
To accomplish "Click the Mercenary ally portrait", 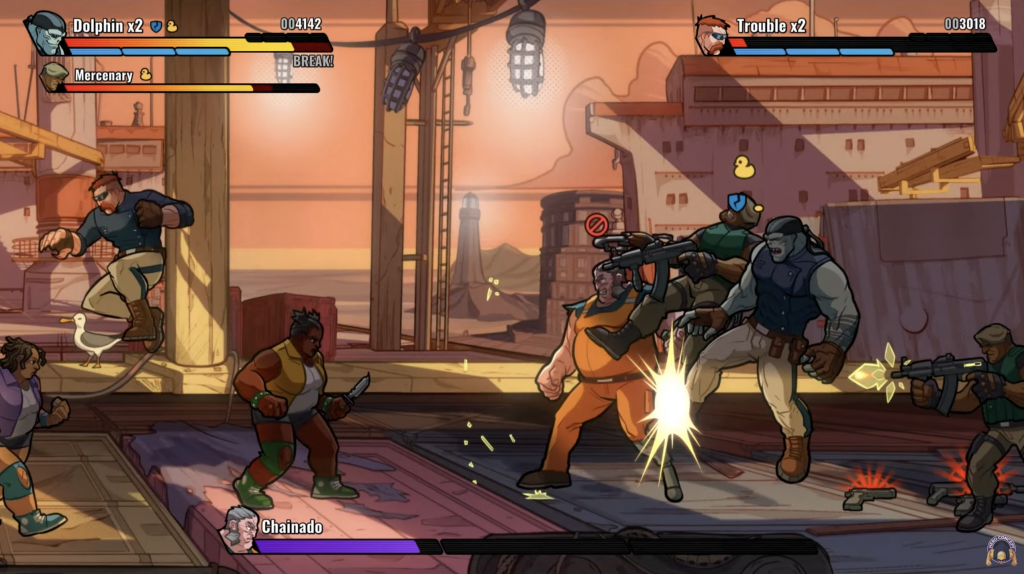I will point(53,77).
